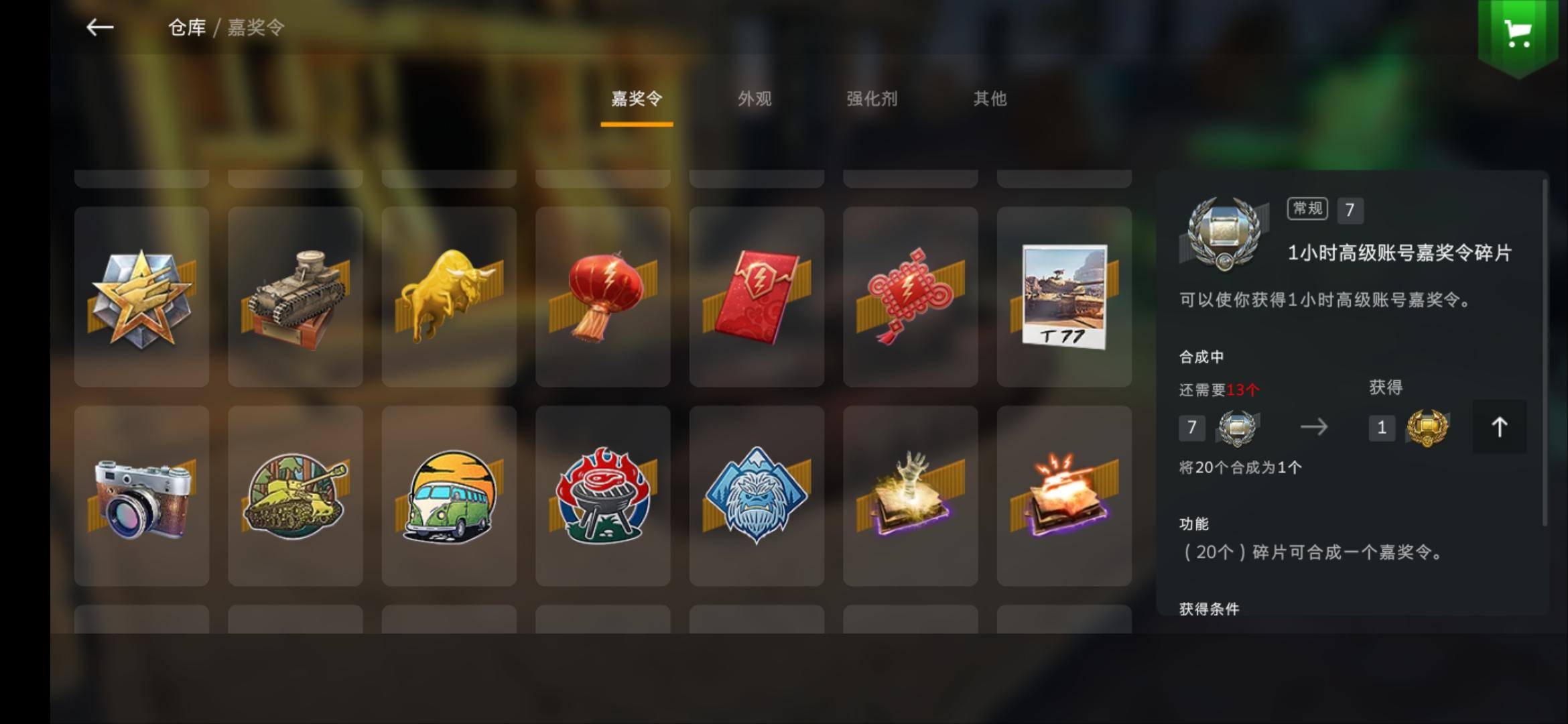Click the golden bull item icon
Screen dimensions: 1568x724
coord(449,295)
